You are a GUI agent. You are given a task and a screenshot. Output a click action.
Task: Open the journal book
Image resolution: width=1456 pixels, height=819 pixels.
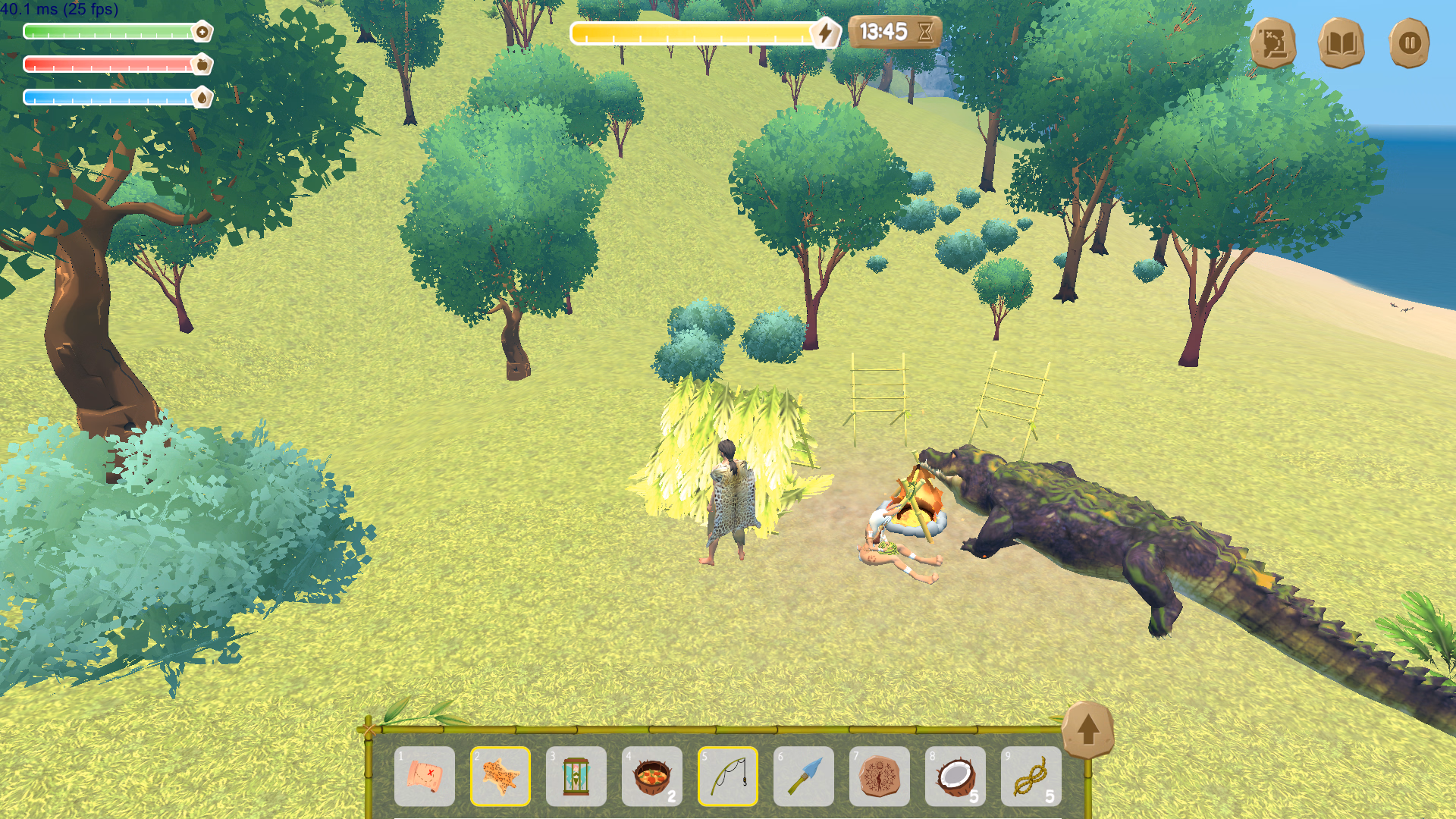1341,43
